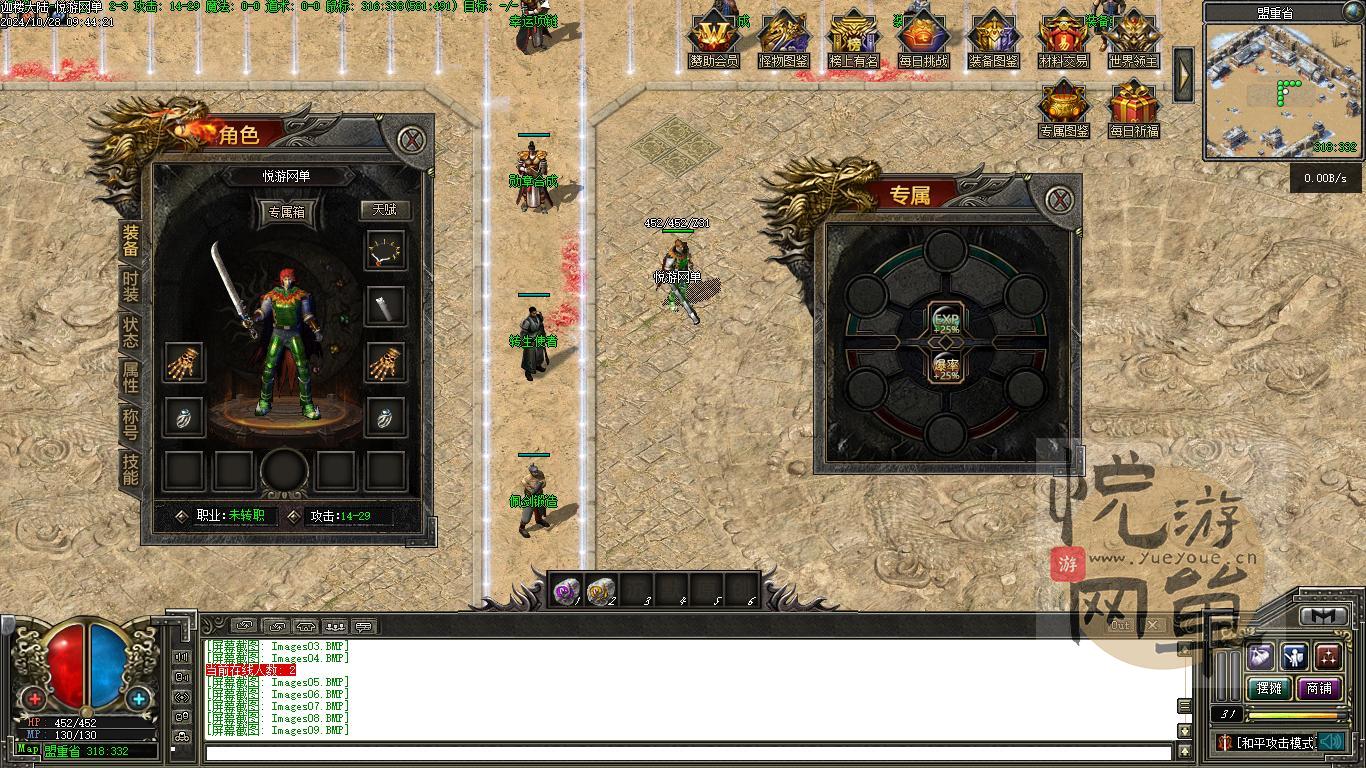Close the 专属 panel
The image size is (1366, 768).
point(1060,200)
